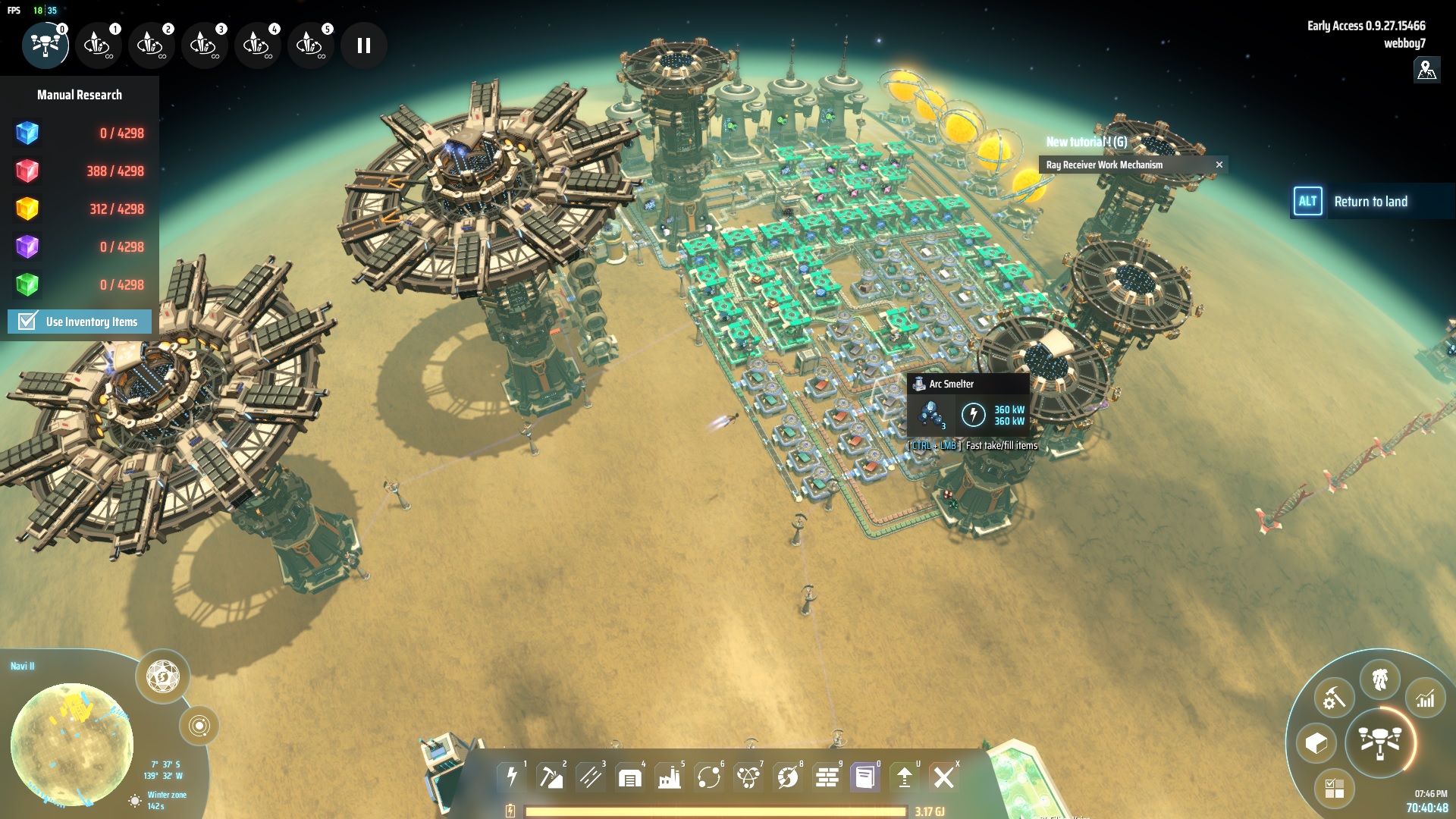Activate the X dismantle tool
This screenshot has width=1456, height=819.
pos(944,777)
